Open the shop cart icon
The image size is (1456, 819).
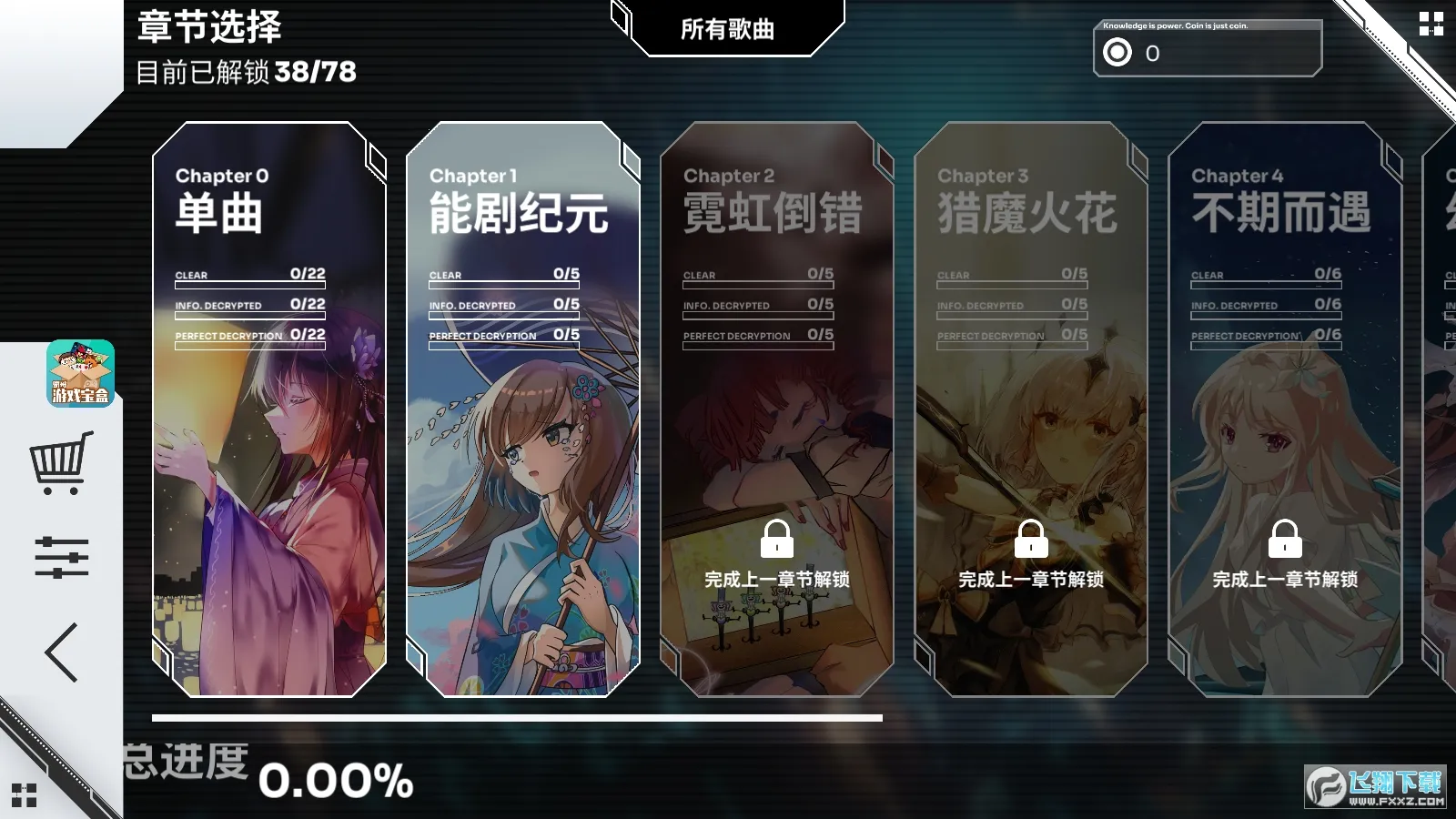coord(61,462)
